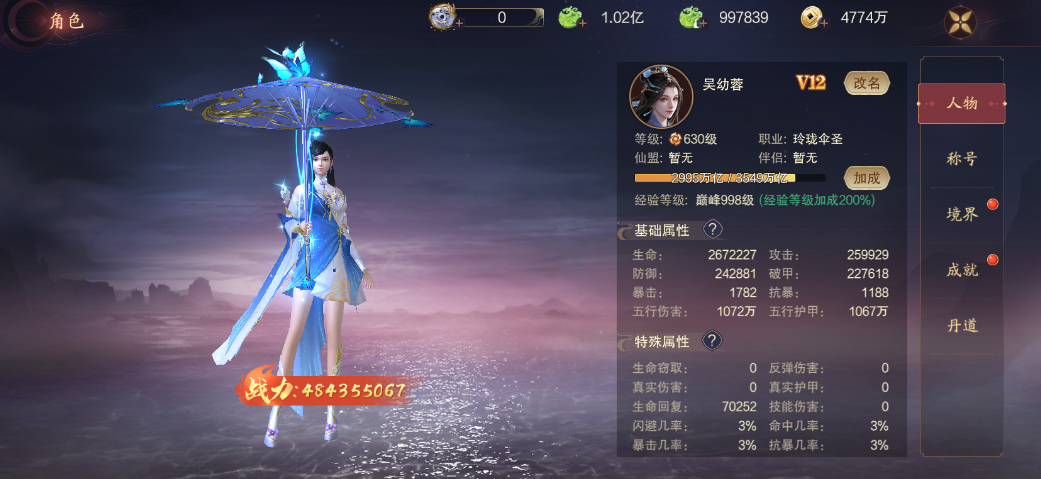This screenshot has height=479, width=1041.
Task: Show help for 特殊属性
Action: [x=712, y=341]
